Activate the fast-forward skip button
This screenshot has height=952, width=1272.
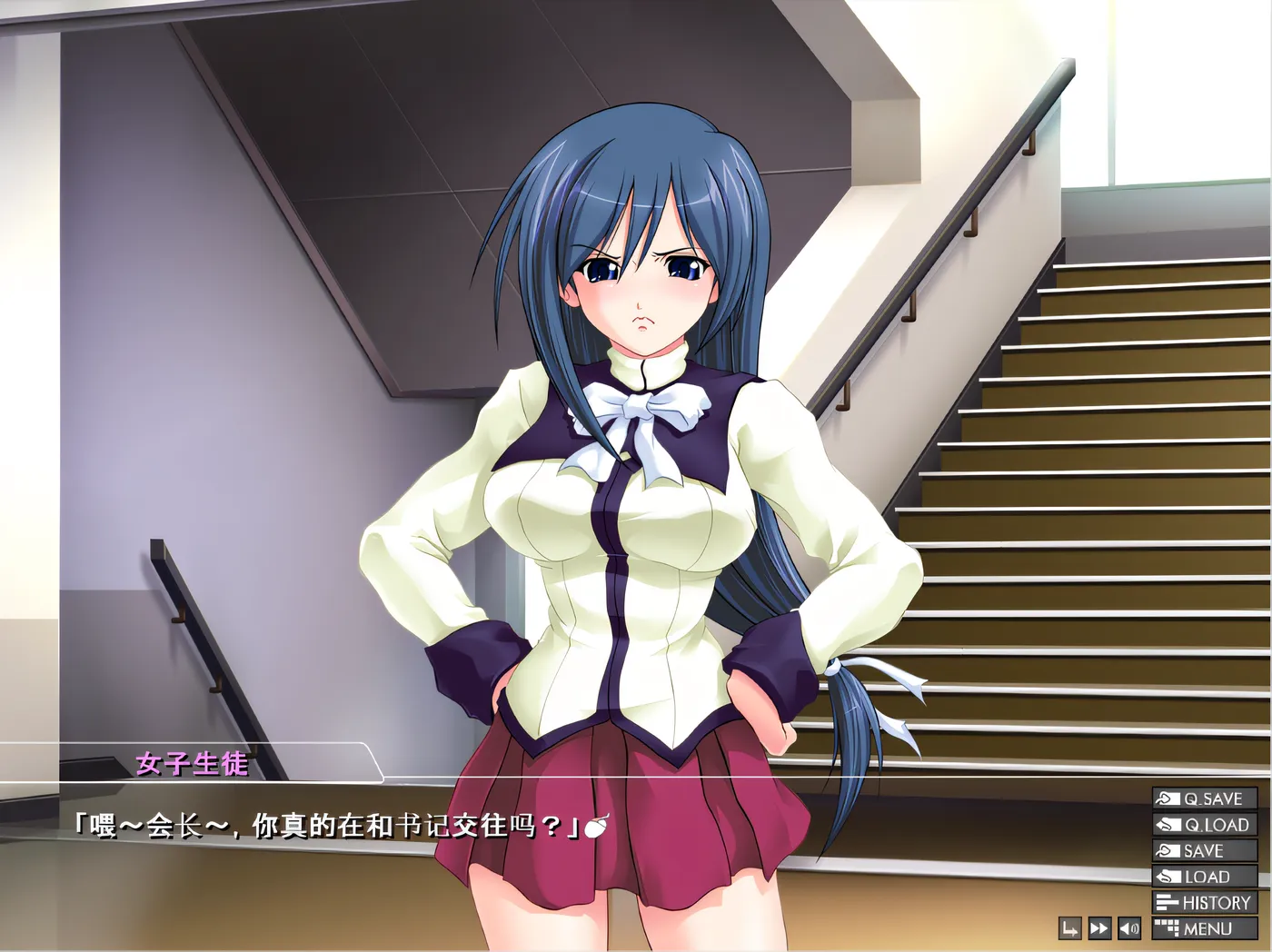tap(1099, 928)
